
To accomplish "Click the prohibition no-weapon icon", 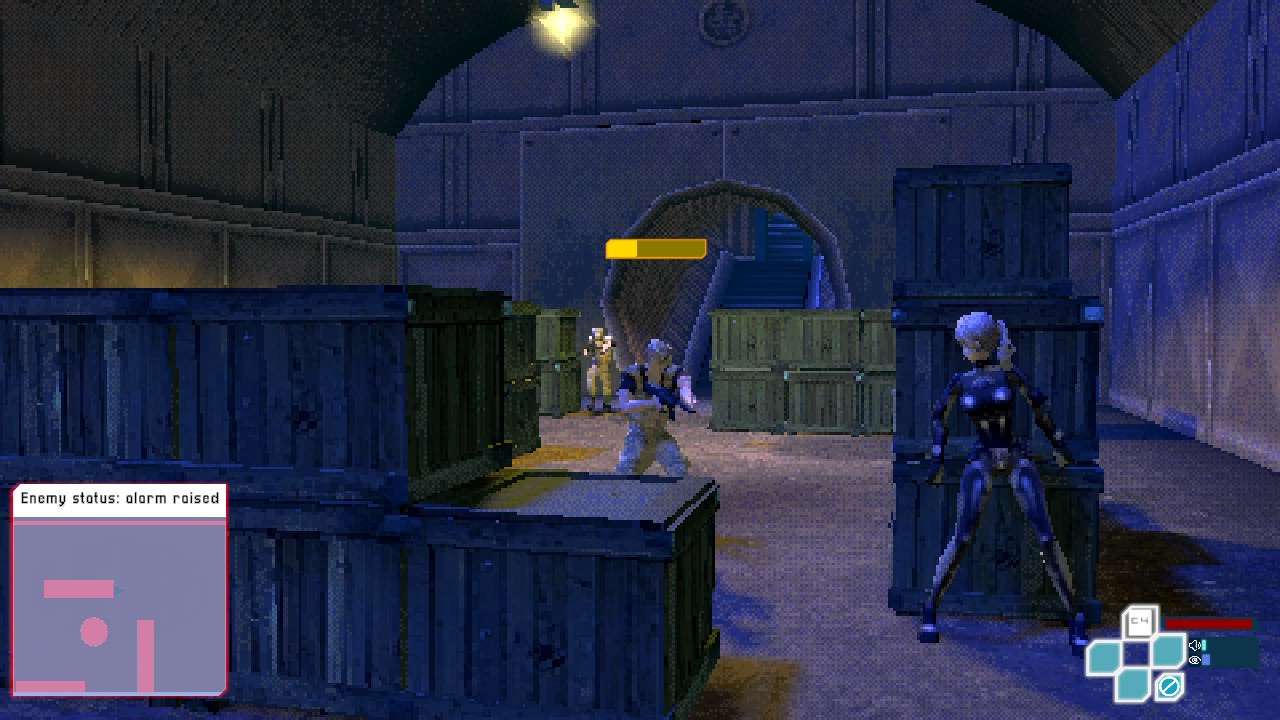I will [1168, 685].
